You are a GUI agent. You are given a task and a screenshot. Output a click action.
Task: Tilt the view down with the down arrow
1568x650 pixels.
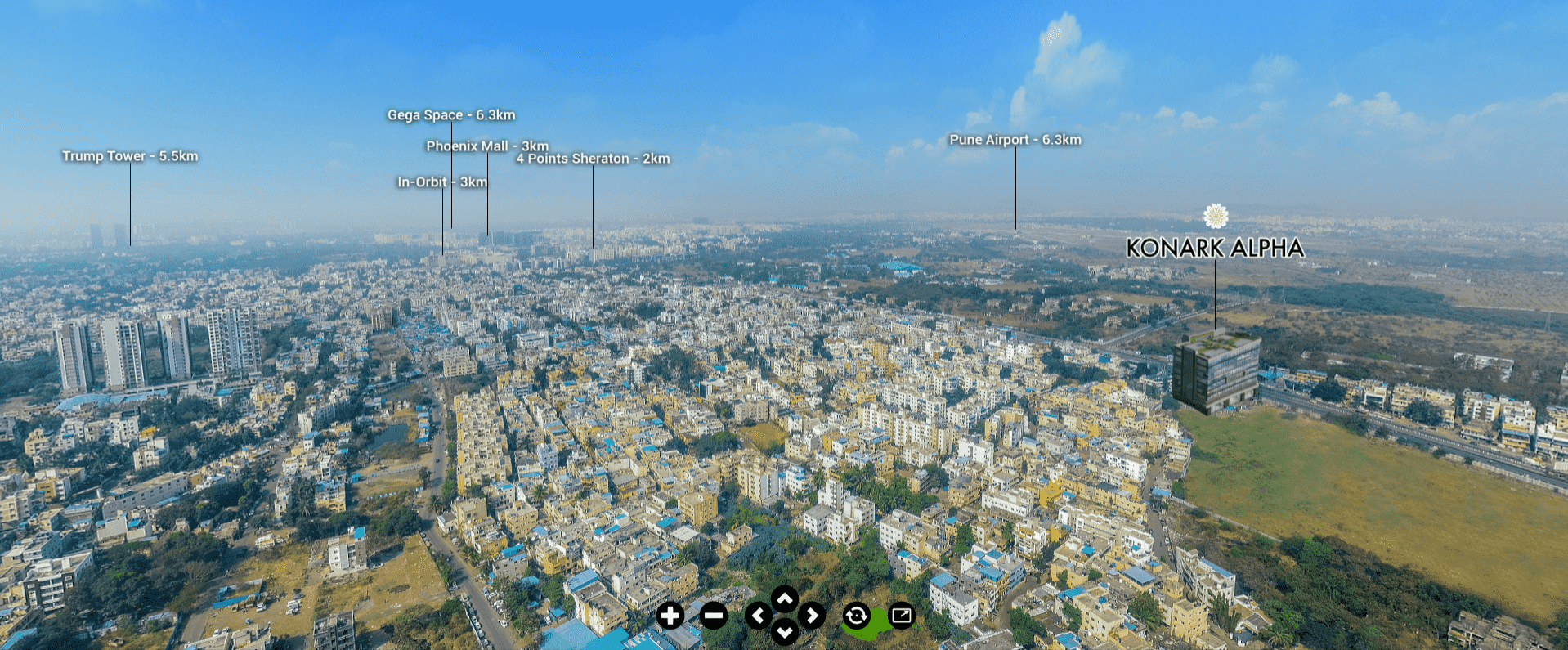pos(785,631)
